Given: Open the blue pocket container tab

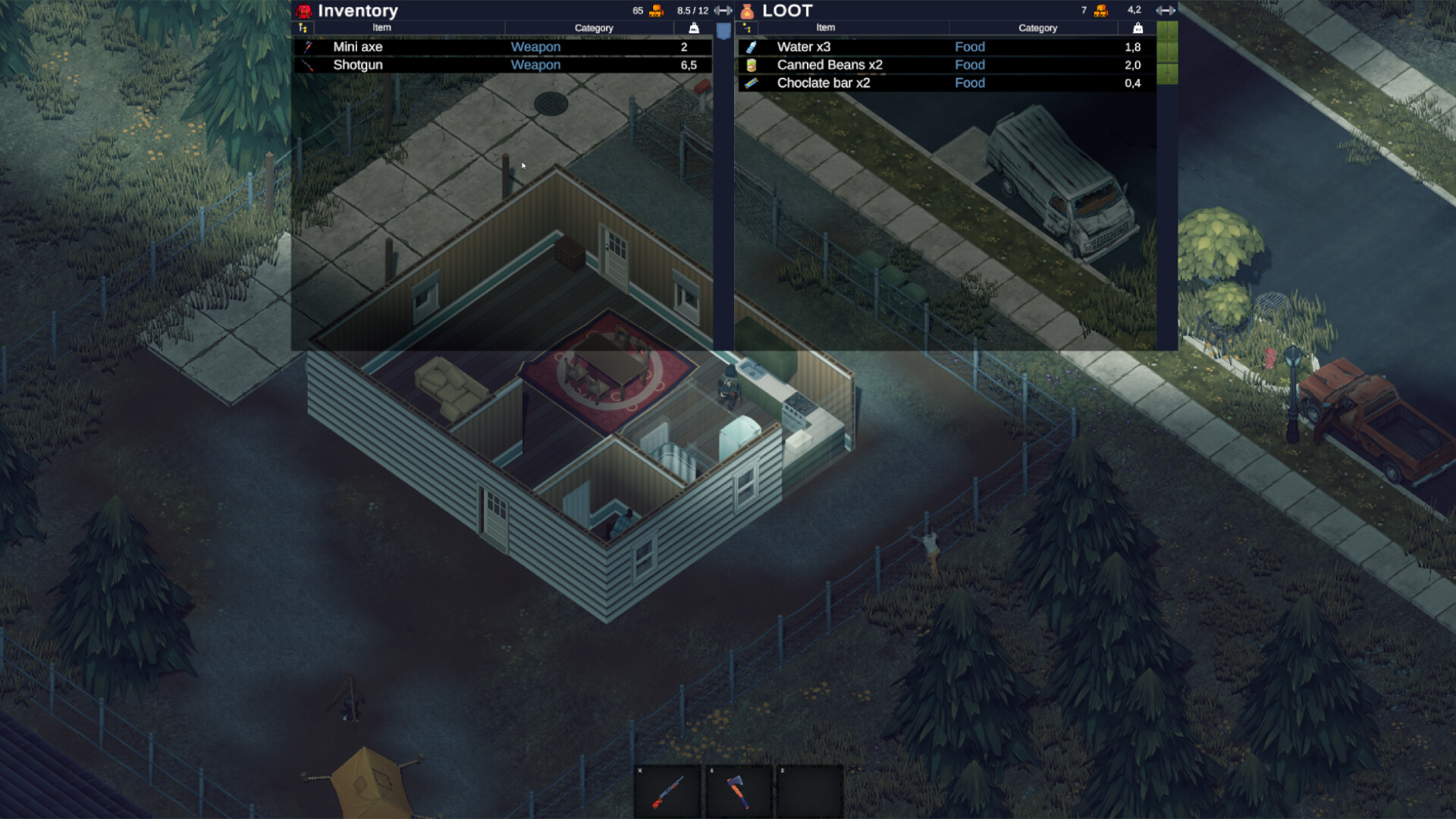Looking at the screenshot, I should tap(723, 31).
